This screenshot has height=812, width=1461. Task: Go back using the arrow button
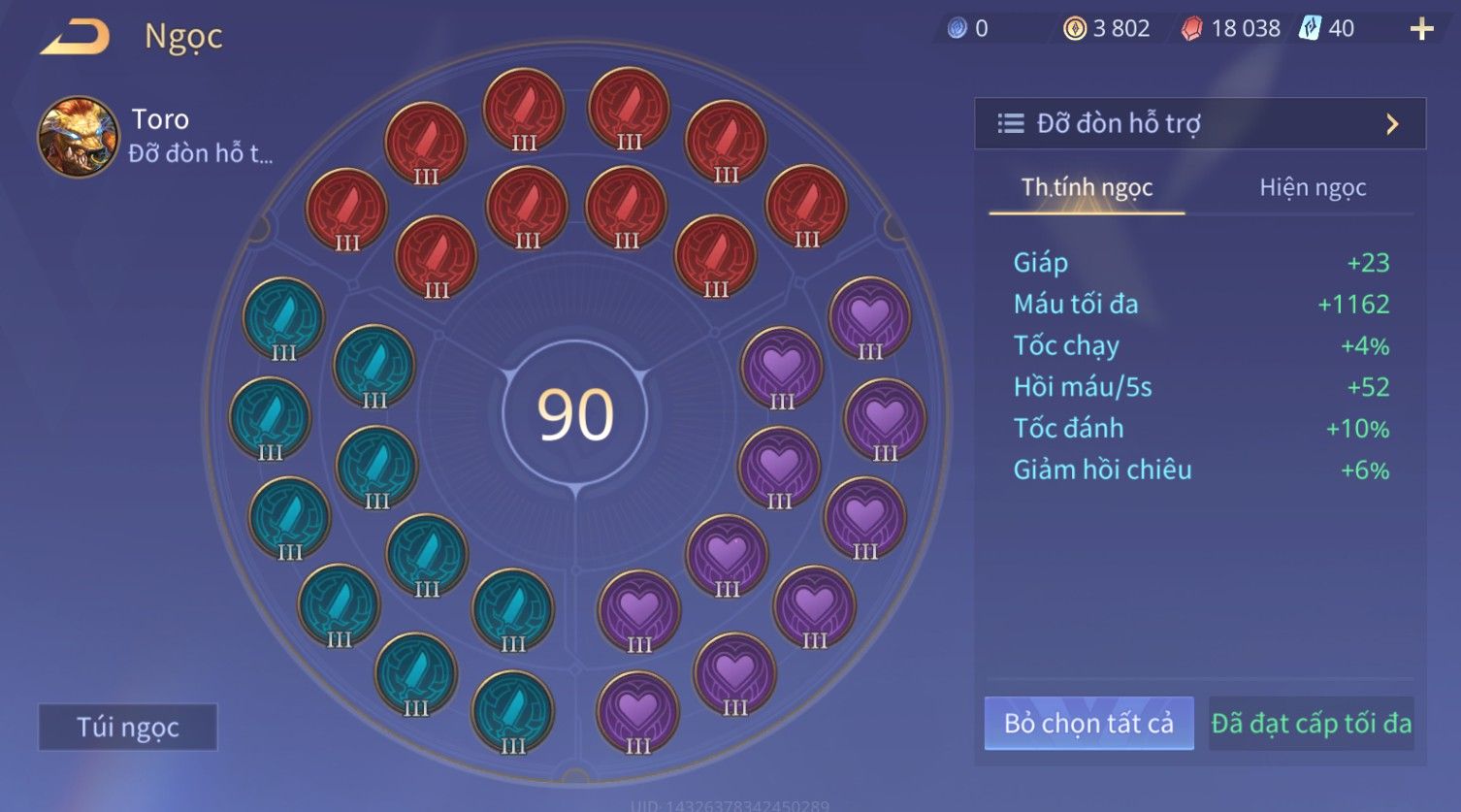(x=75, y=37)
